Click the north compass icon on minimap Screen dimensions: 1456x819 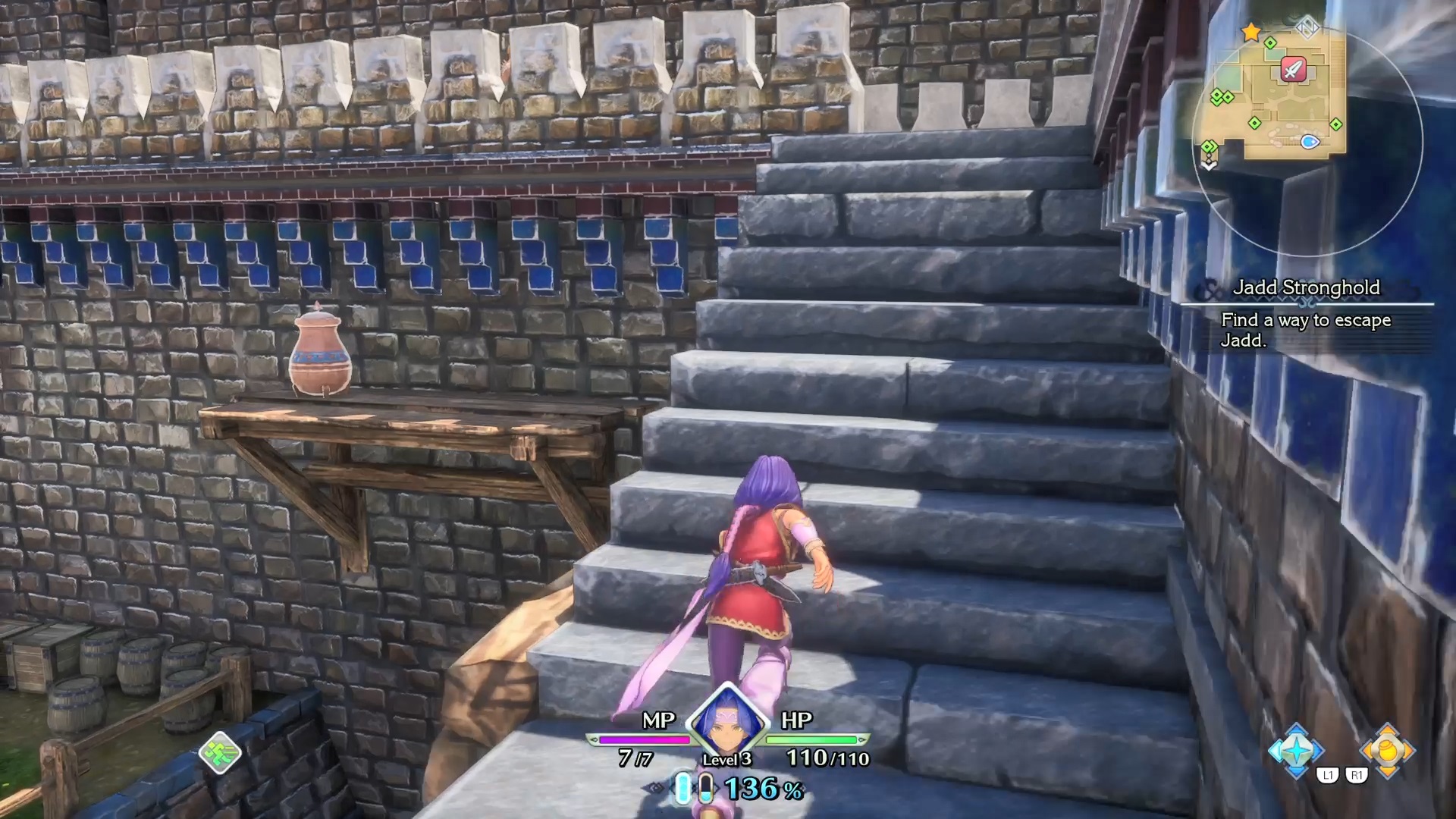pos(1307,27)
